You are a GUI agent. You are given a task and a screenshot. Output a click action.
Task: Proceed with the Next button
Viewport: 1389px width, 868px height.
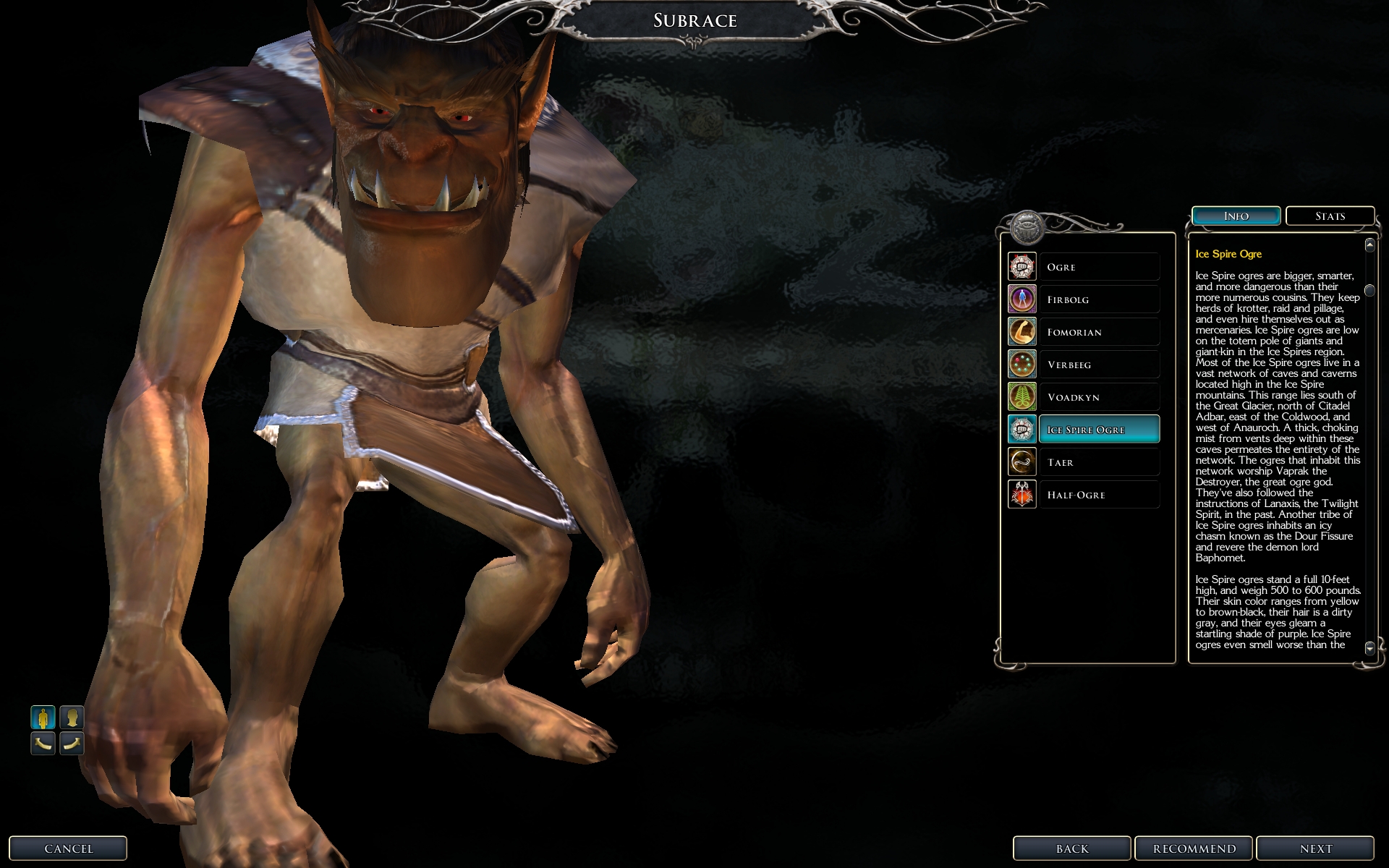1315,848
